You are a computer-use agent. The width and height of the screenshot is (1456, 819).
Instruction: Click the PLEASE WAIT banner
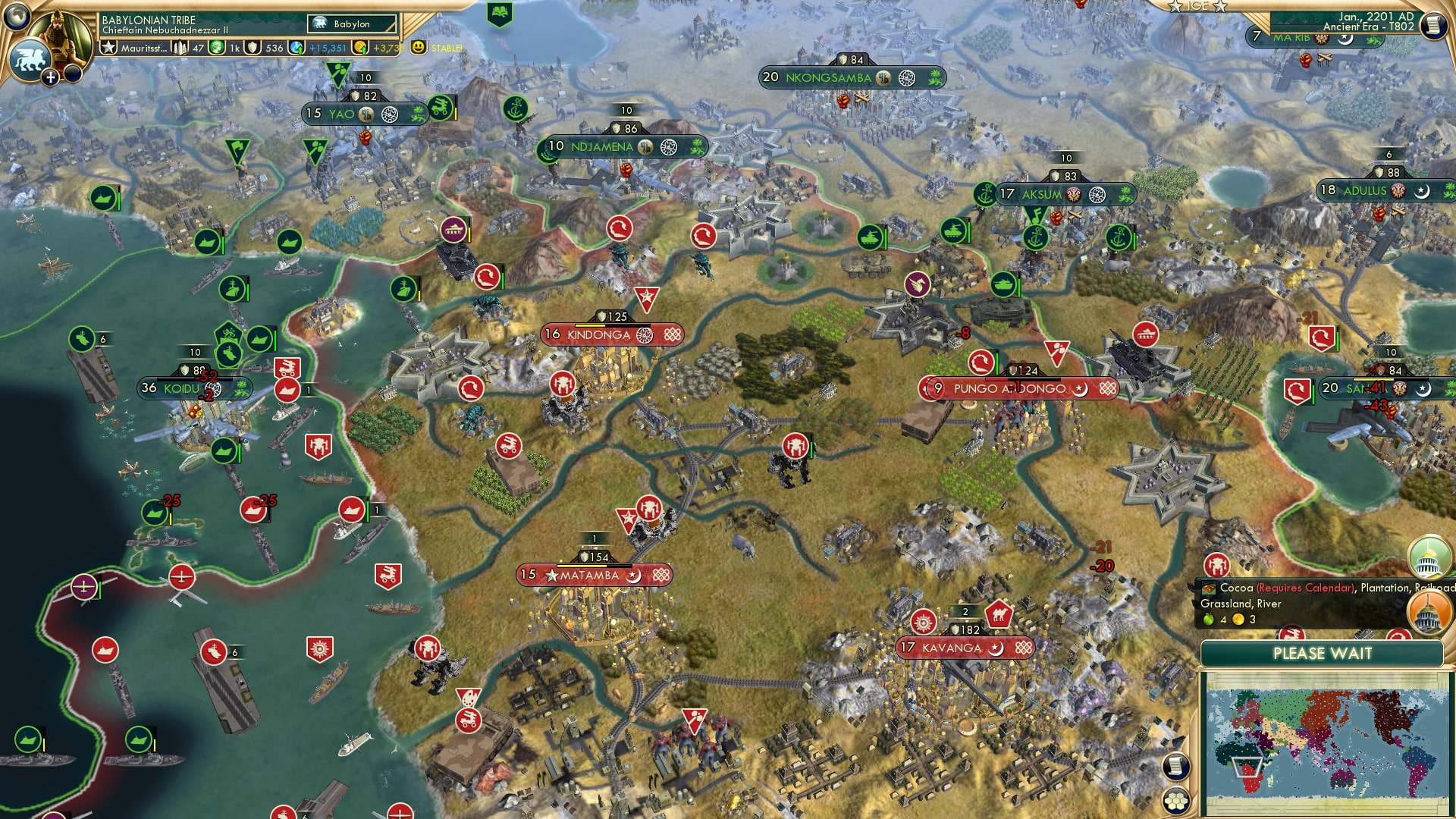(x=1323, y=654)
